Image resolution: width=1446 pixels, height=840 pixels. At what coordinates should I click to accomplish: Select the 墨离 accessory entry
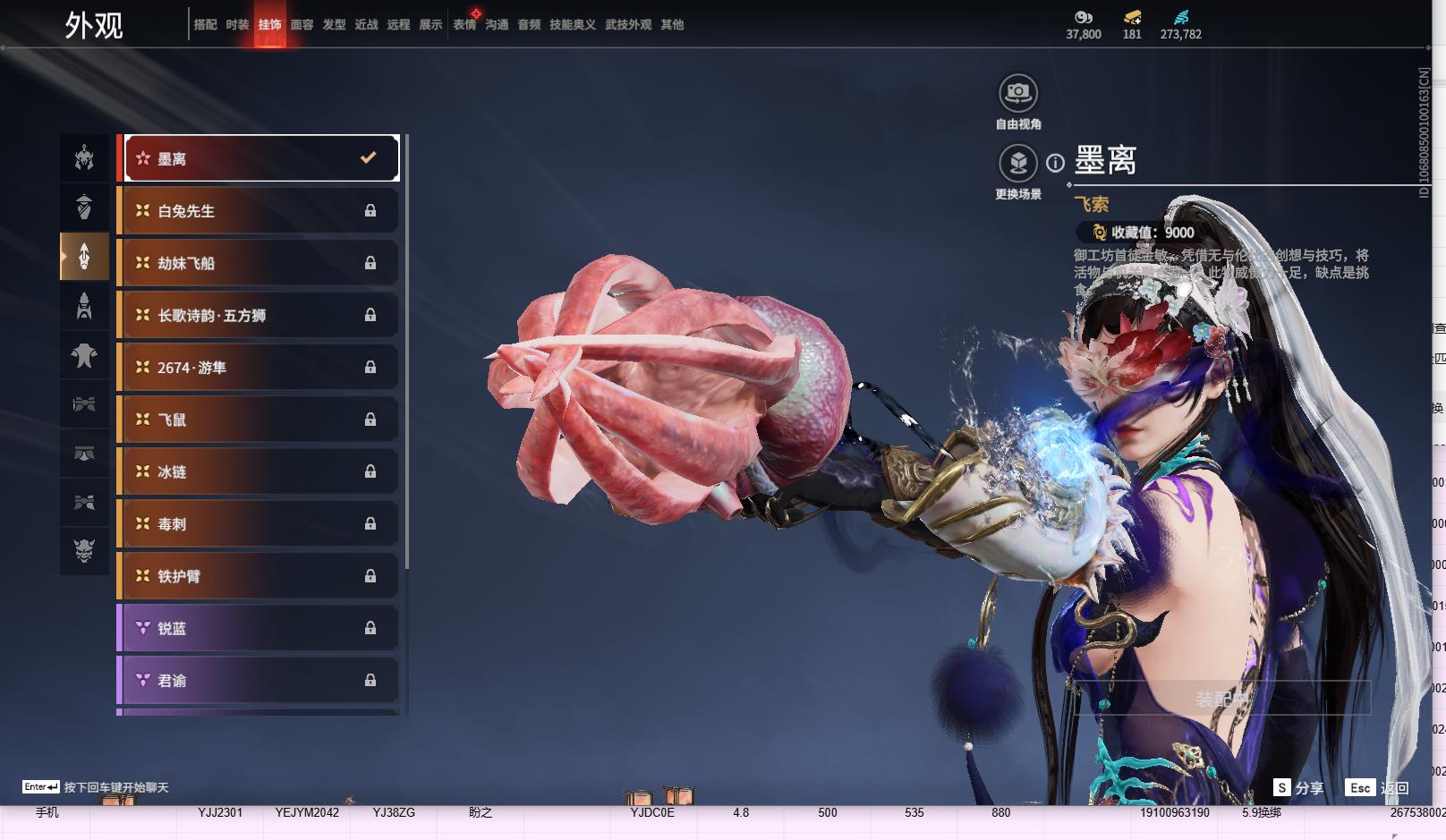pos(260,158)
